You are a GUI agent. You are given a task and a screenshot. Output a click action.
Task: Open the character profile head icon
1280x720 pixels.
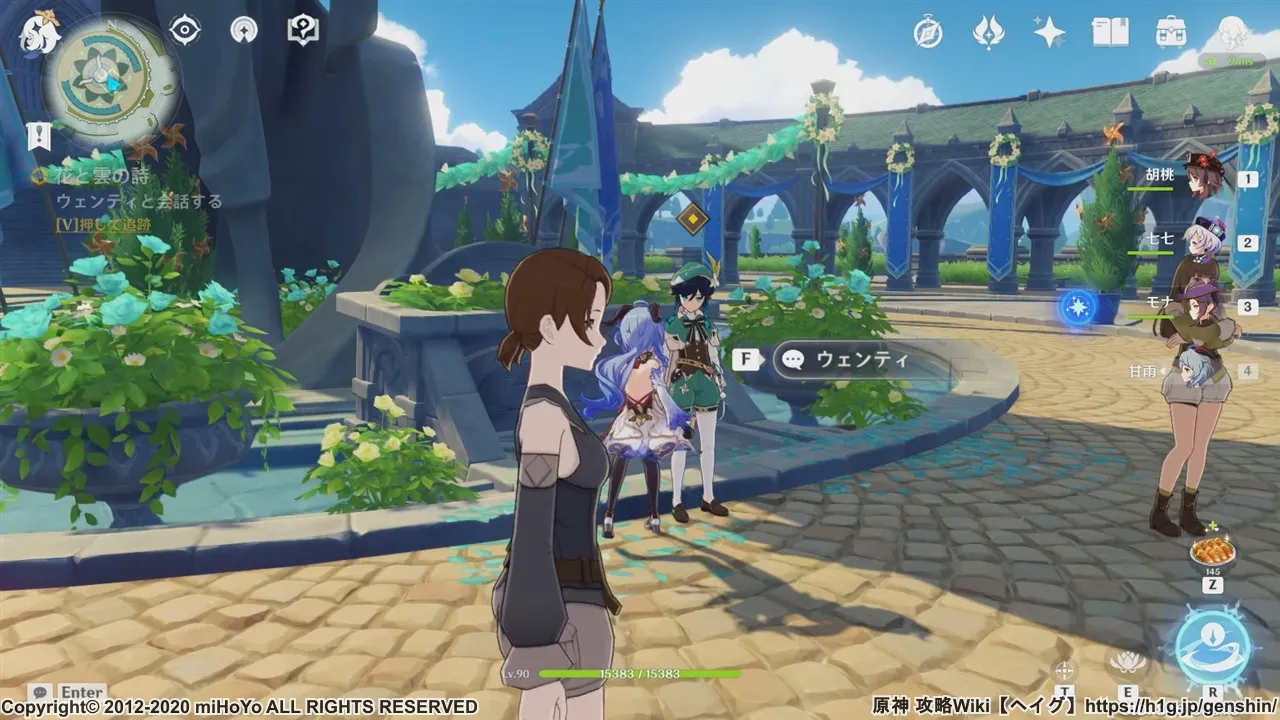[1230, 40]
